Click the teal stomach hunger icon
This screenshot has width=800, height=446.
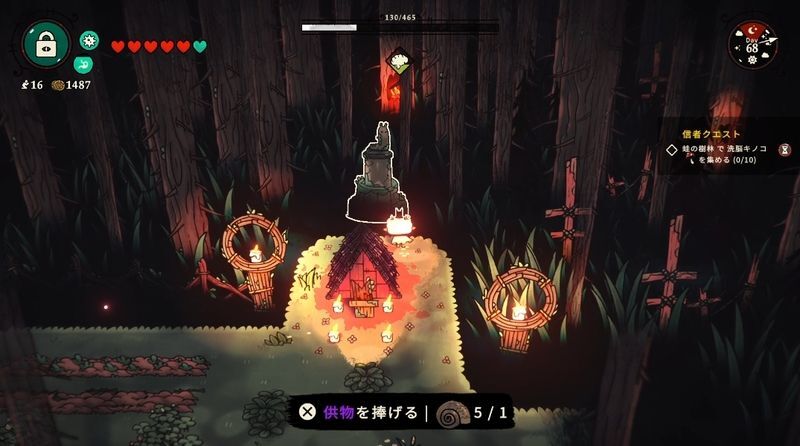coord(89,63)
